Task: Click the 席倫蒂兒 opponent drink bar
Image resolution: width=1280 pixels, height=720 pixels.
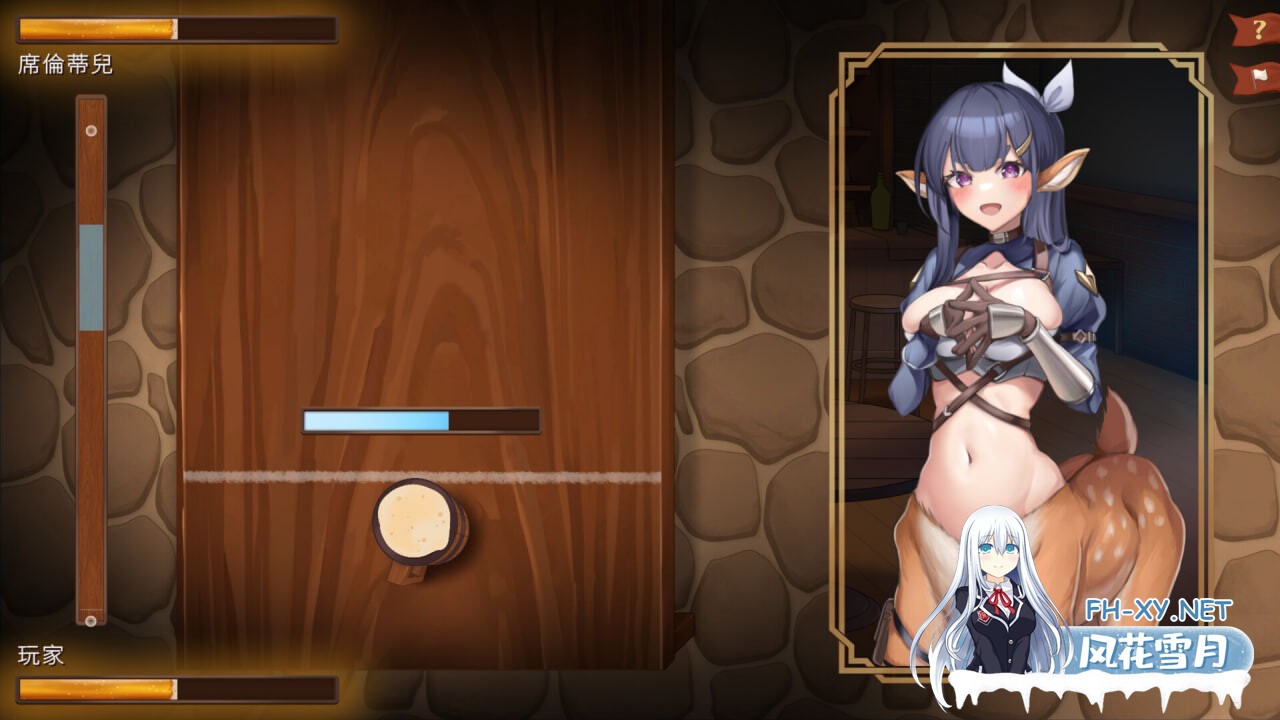Action: coord(180,29)
